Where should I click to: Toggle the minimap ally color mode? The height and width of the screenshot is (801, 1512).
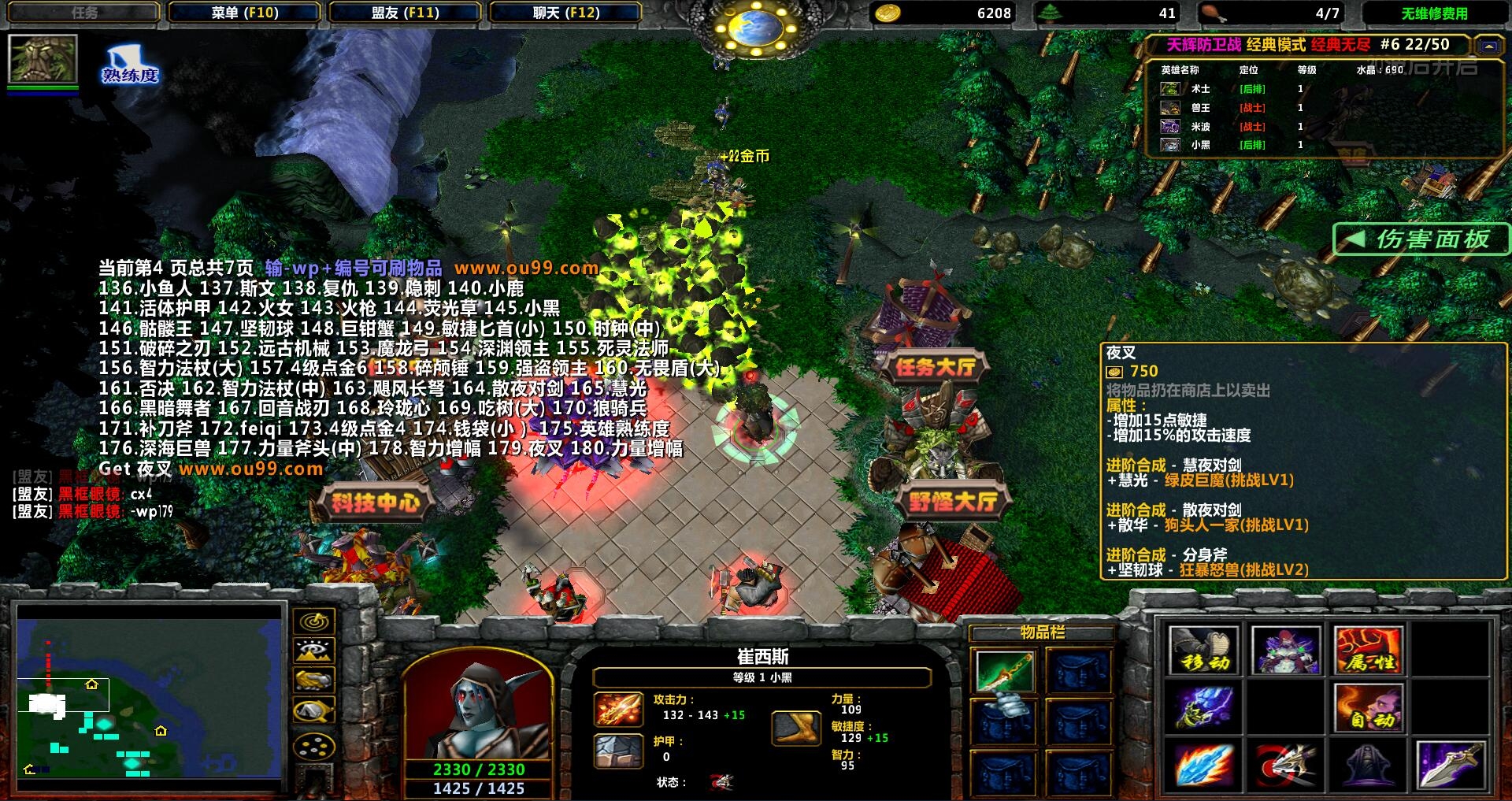click(313, 680)
